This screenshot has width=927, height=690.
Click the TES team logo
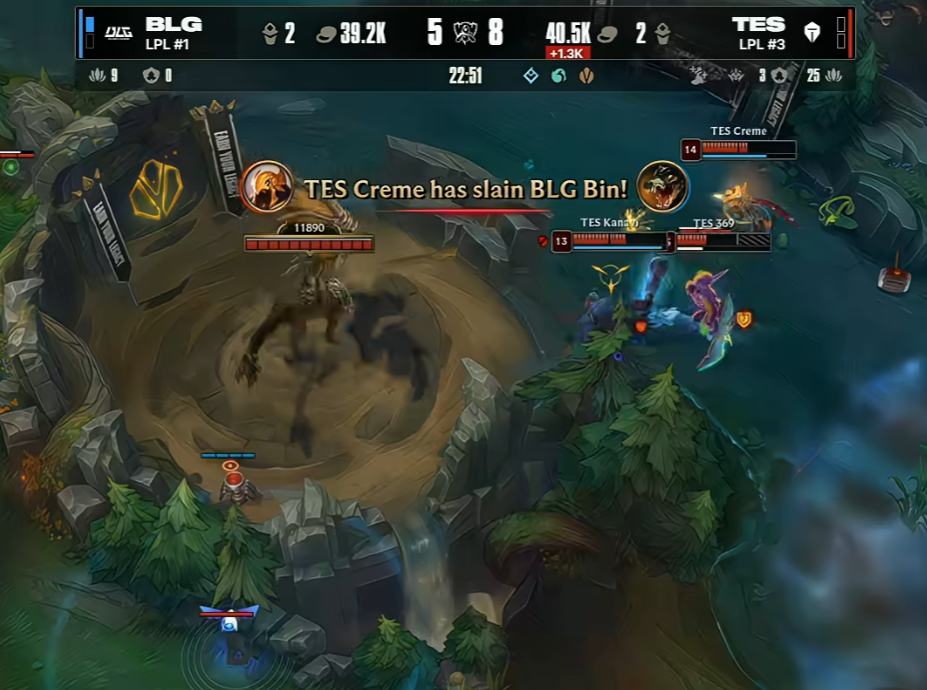coord(812,33)
